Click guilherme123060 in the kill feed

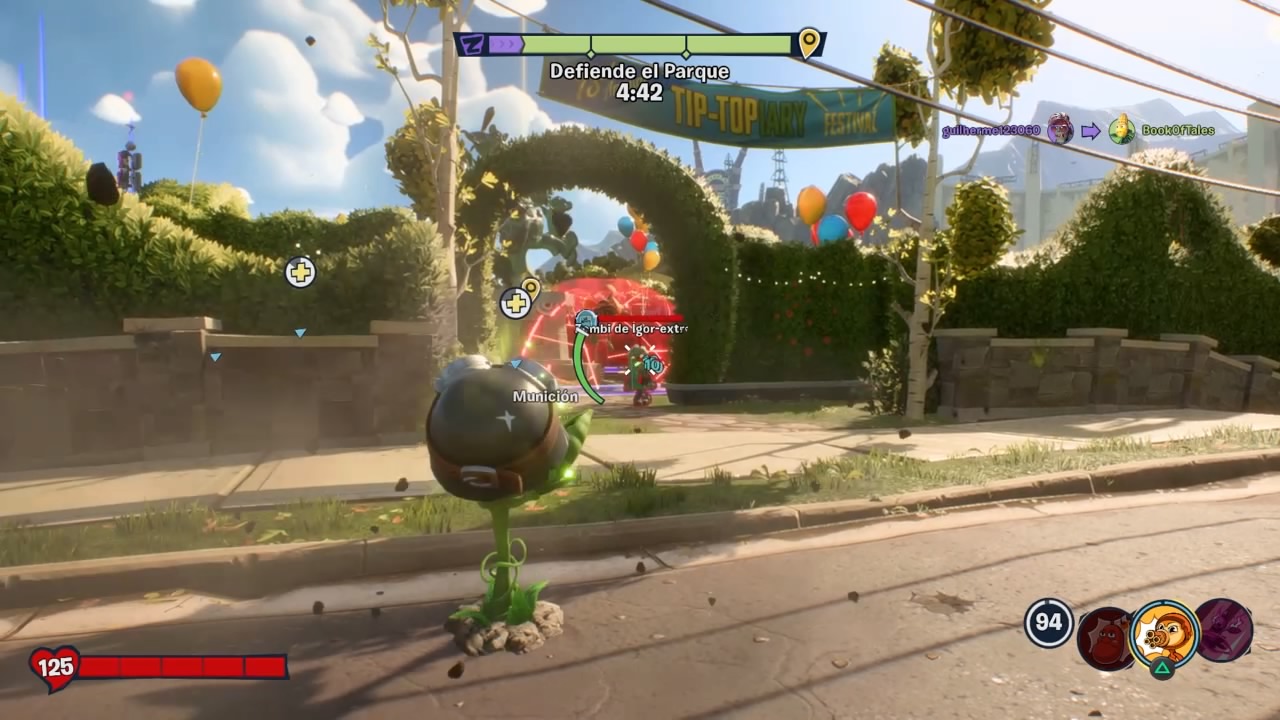[990, 131]
